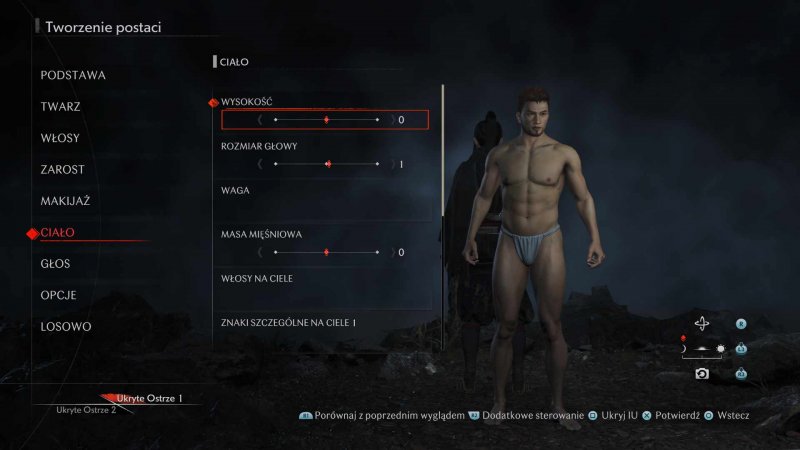Choose the Makijaż category
The image size is (800, 450).
click(65, 201)
